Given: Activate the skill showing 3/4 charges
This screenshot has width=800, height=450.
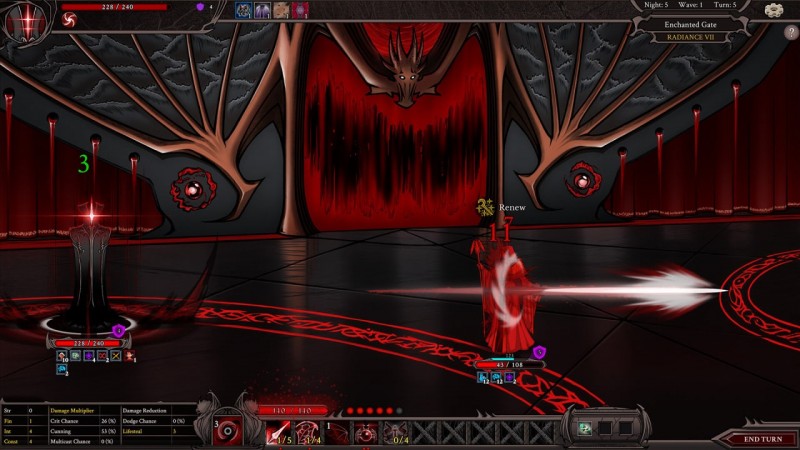Looking at the screenshot, I should [309, 433].
